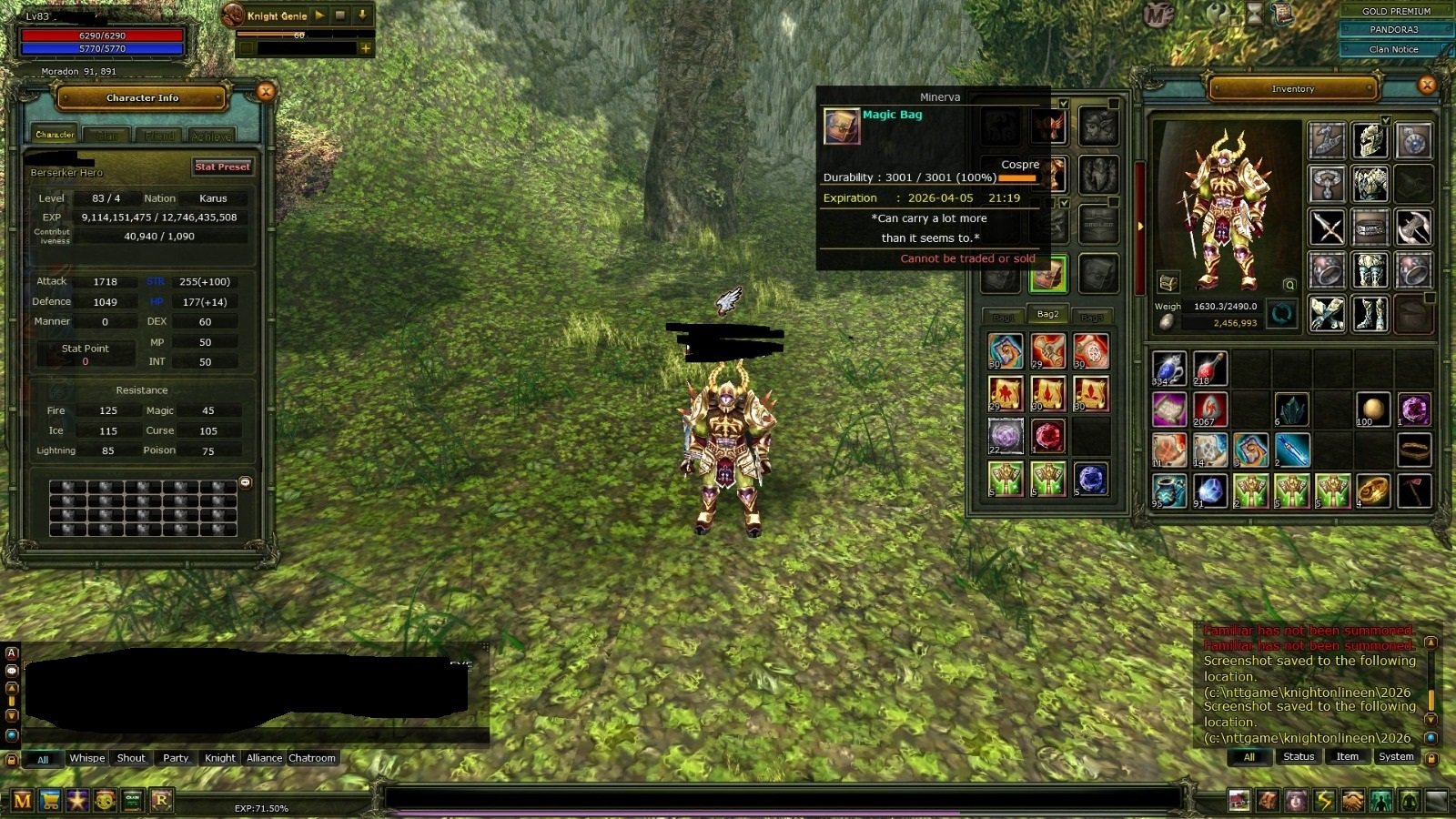The height and width of the screenshot is (819, 1456).
Task: Show the Alliance chat tab
Action: 264,758
